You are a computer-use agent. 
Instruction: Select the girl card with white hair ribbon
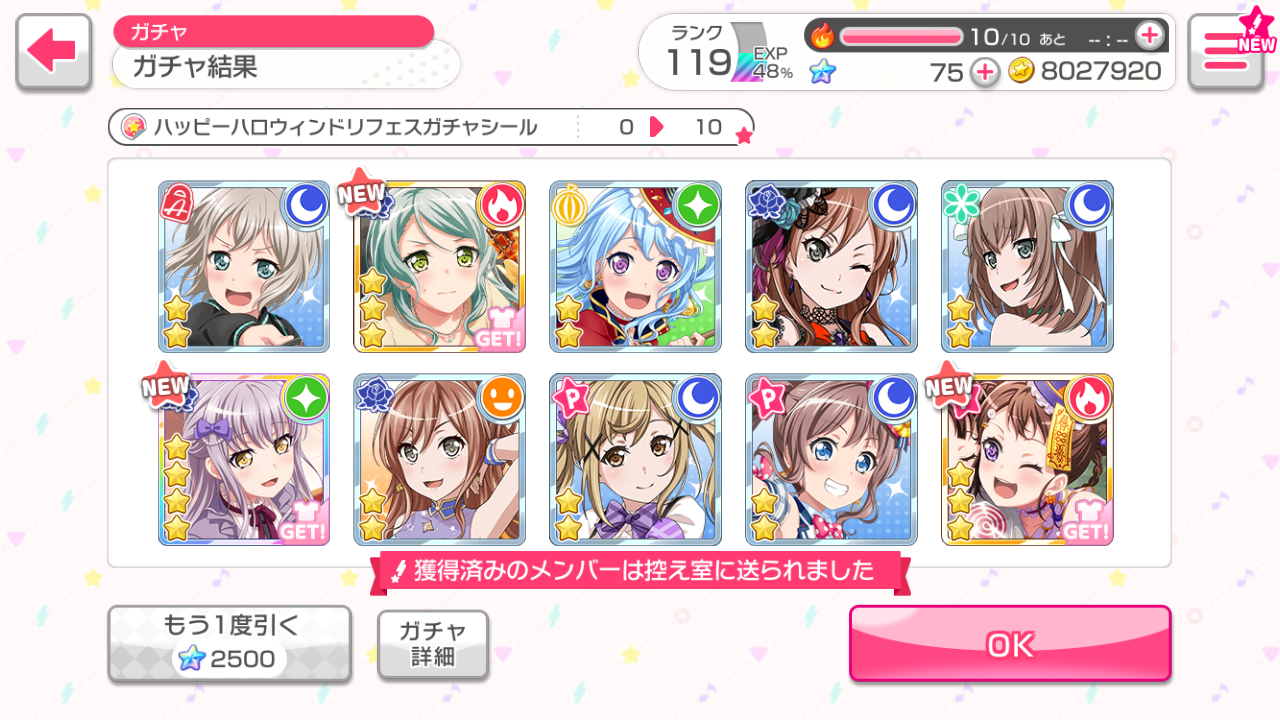pos(1027,266)
